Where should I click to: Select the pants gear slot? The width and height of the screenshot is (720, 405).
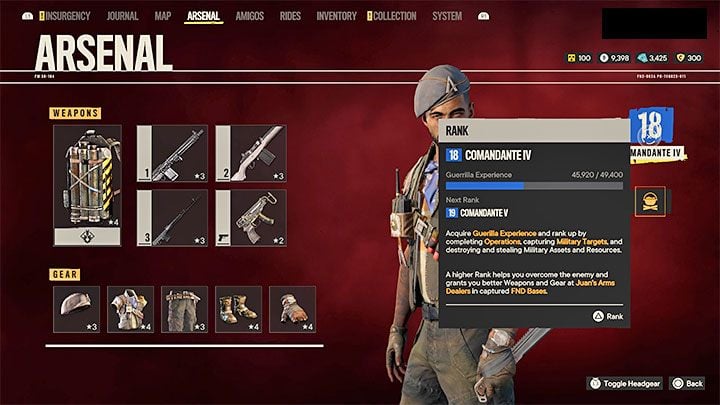pos(185,309)
